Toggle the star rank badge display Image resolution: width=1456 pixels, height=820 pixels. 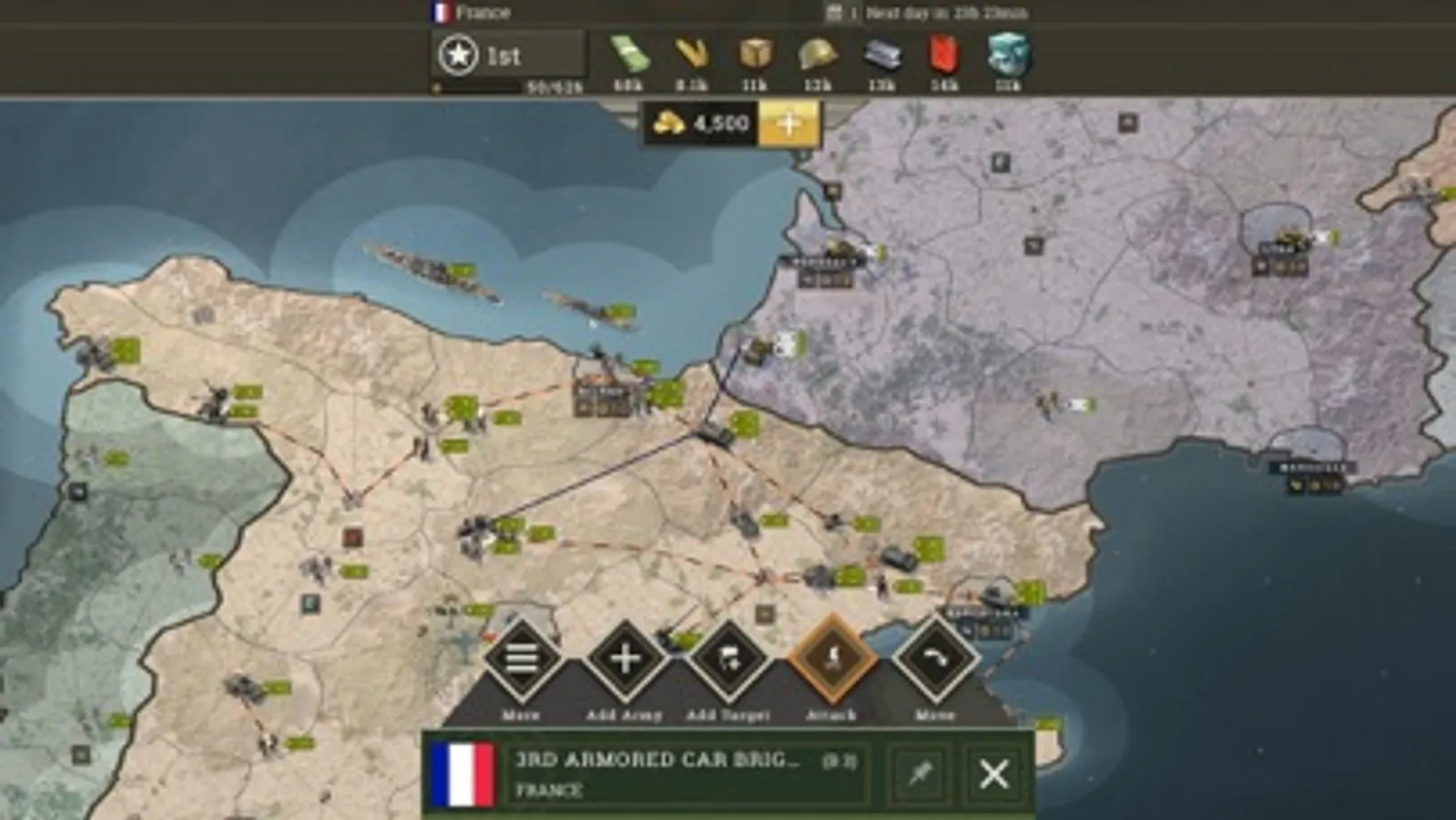click(459, 56)
